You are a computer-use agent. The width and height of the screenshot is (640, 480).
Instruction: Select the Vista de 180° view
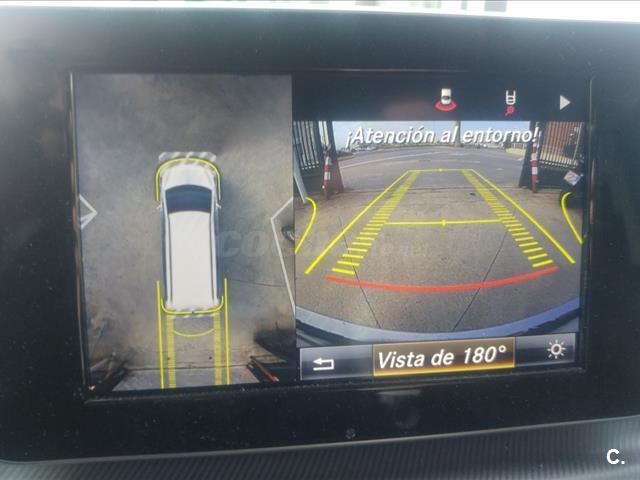tap(444, 356)
